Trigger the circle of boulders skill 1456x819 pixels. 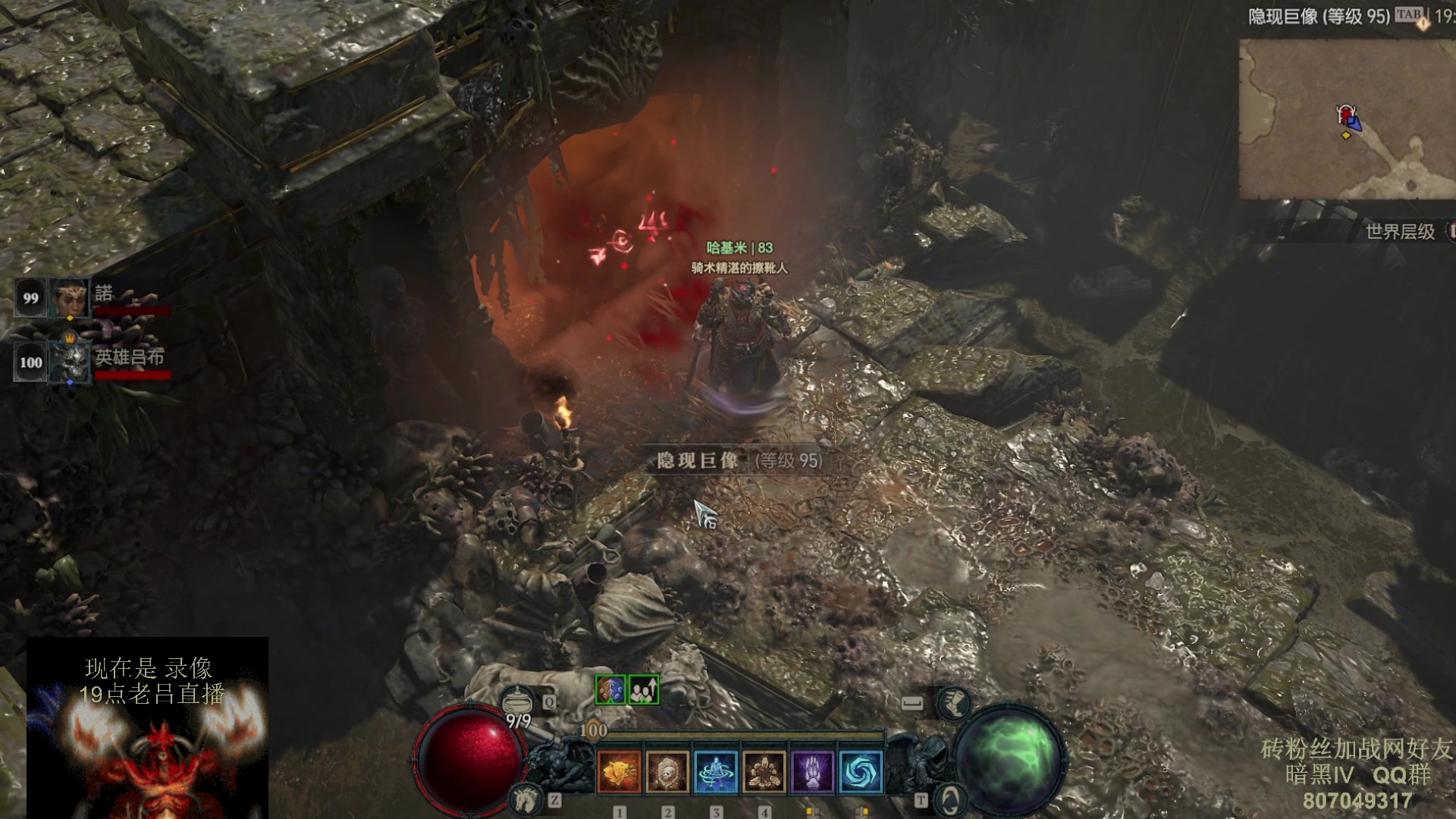pyautogui.click(x=764, y=772)
